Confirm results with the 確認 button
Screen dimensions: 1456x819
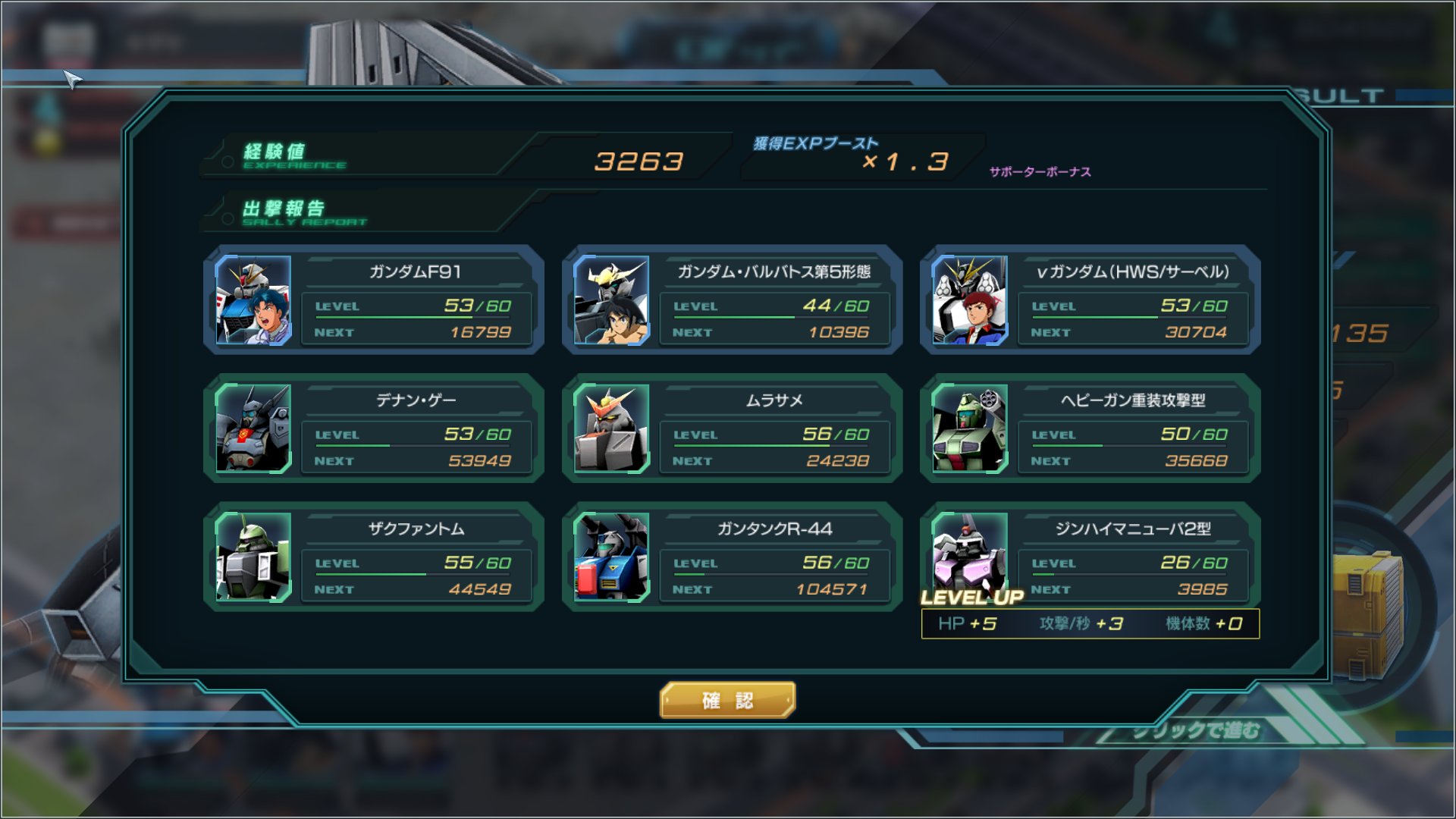tap(727, 700)
